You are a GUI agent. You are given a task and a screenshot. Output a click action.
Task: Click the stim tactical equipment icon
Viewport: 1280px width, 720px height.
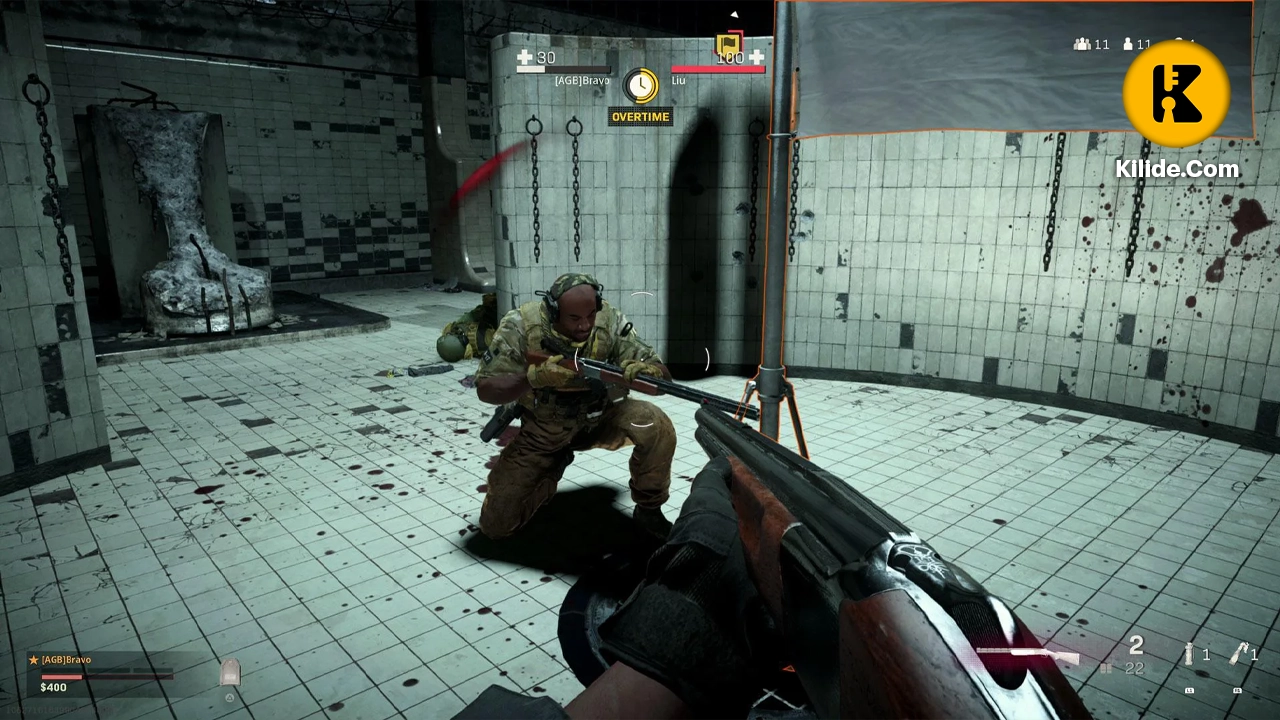click(1188, 652)
